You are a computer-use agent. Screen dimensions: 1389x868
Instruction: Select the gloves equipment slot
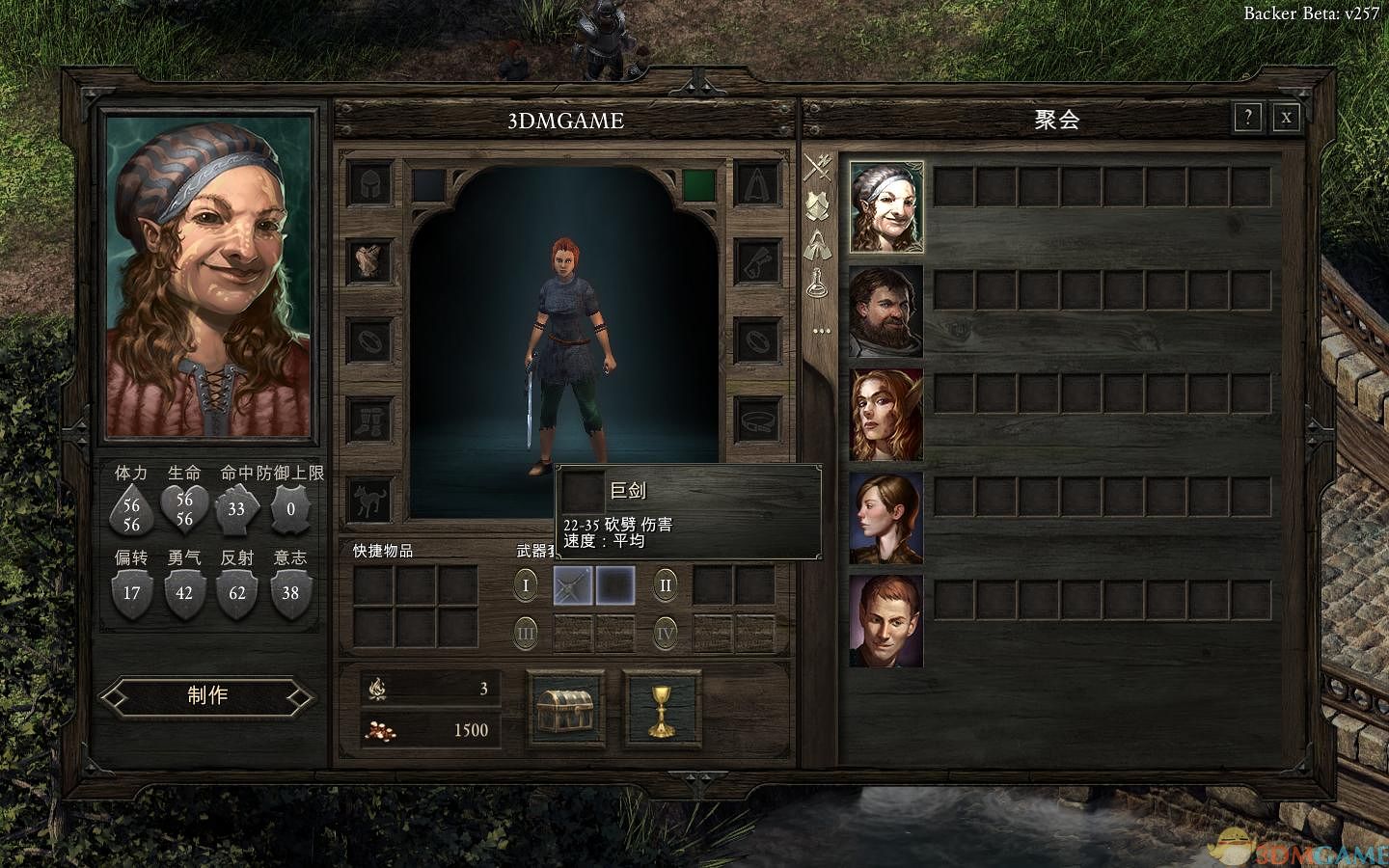(759, 260)
